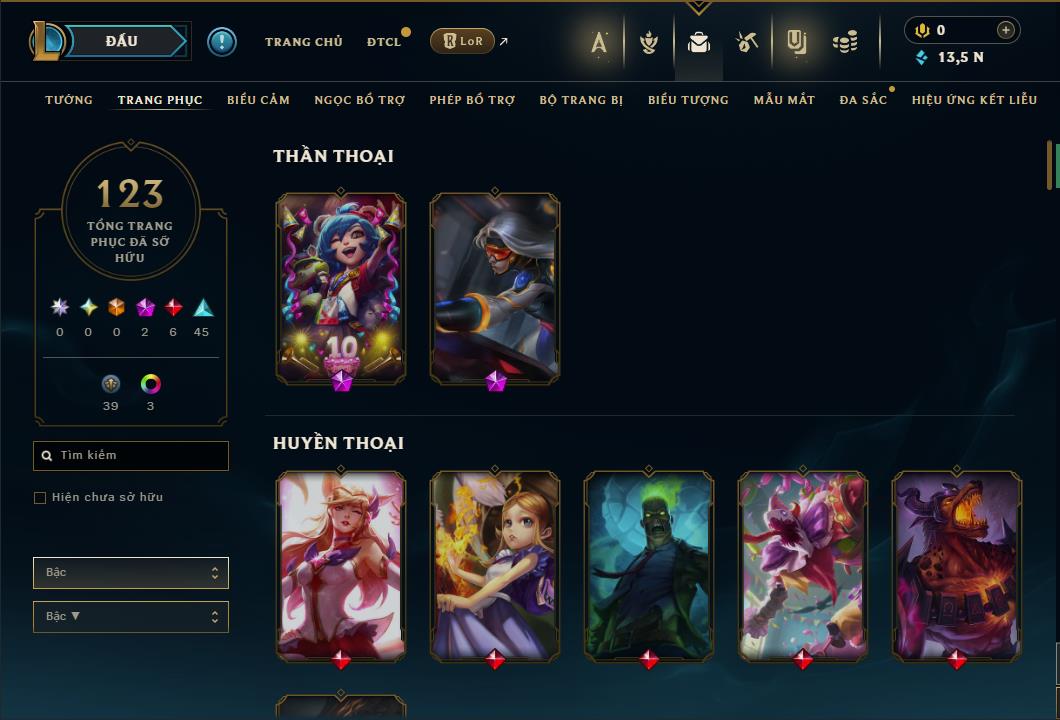The image size is (1060, 720).
Task: Open the exclamation mark alert icon
Action: (x=222, y=41)
